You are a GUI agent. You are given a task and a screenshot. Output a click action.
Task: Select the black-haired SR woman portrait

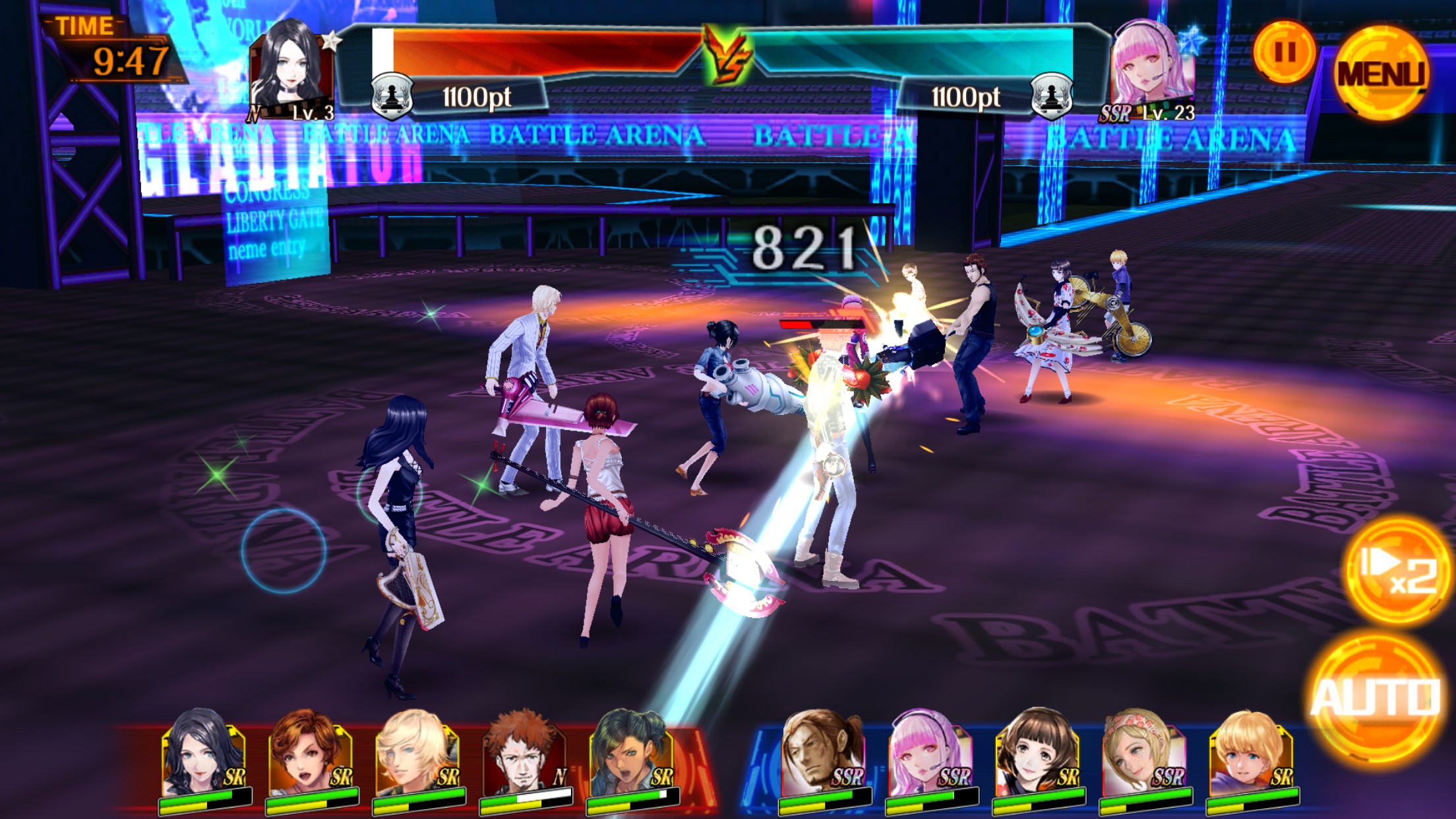click(204, 754)
